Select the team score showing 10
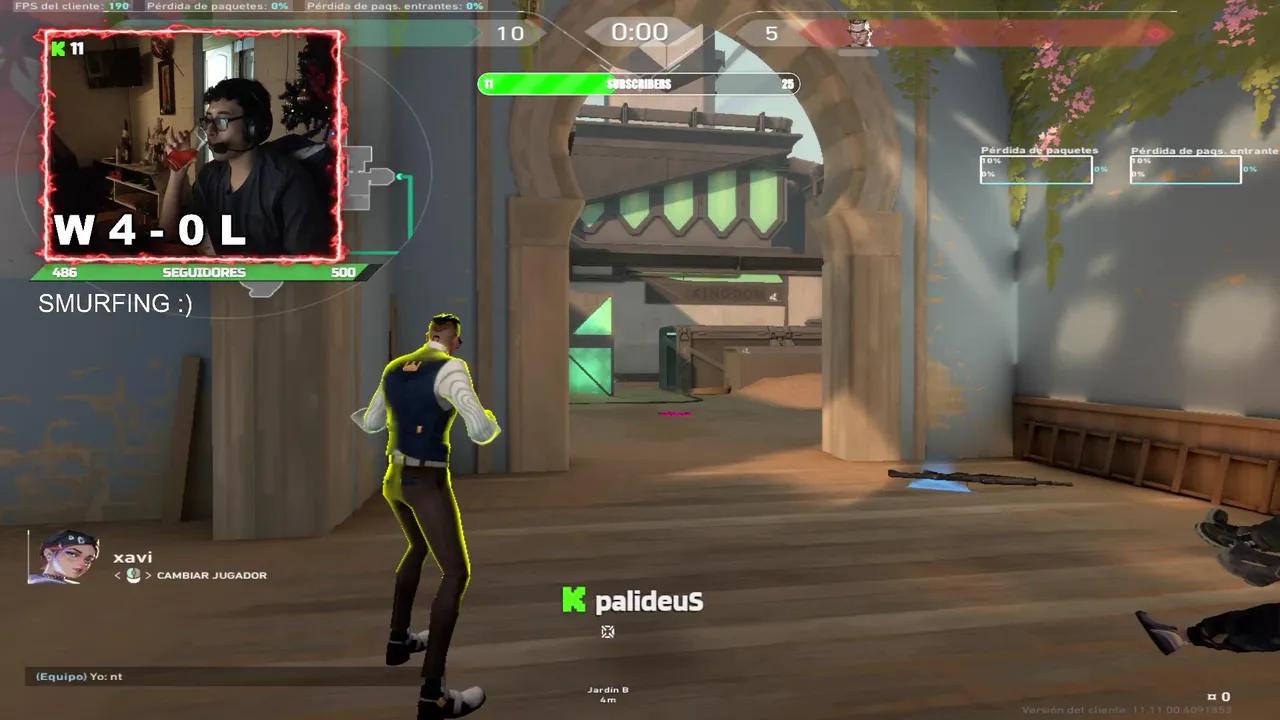Image resolution: width=1280 pixels, height=720 pixels. (511, 33)
